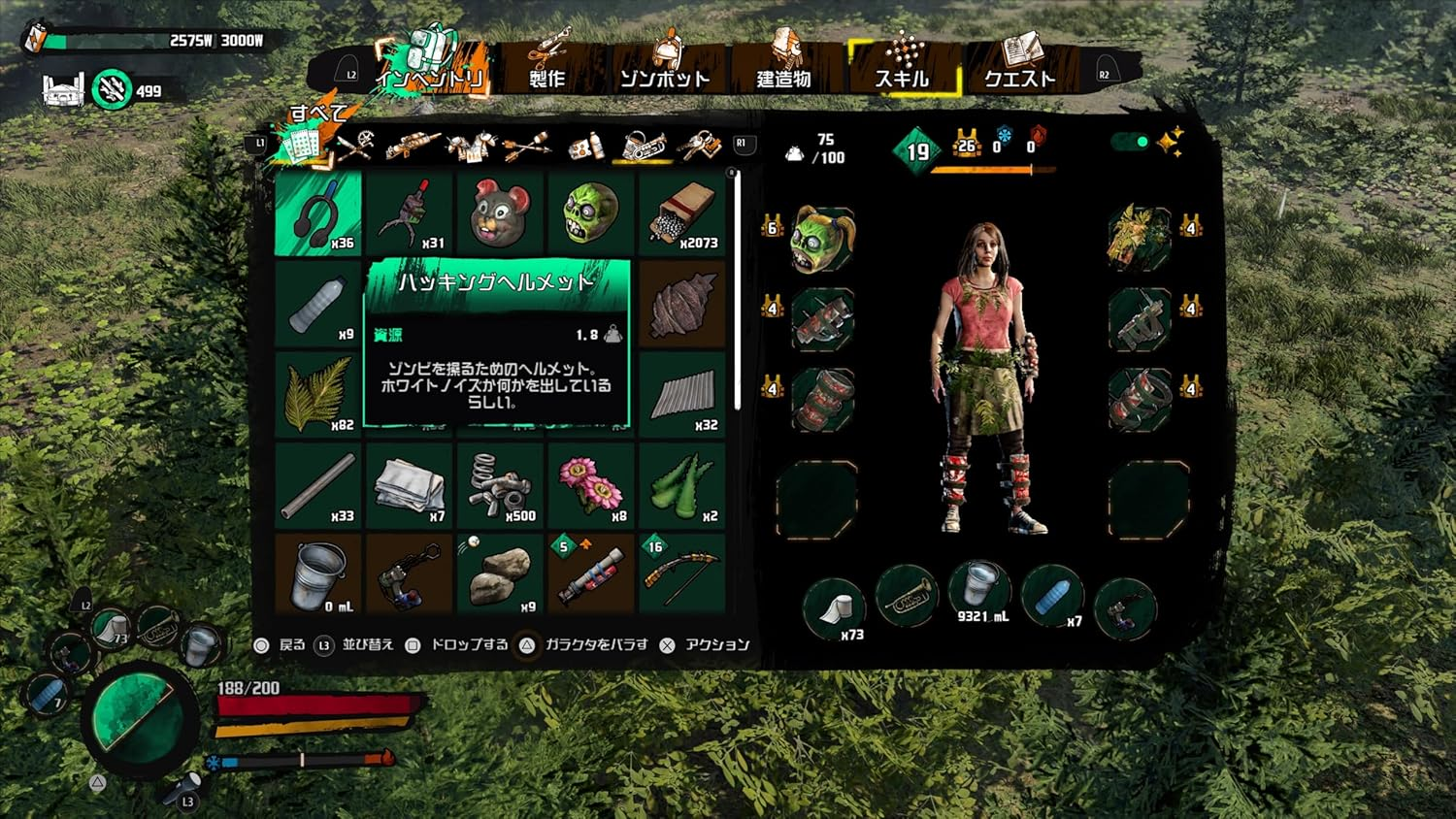
Task: Open the クエスト quests tab
Action: [x=1020, y=78]
